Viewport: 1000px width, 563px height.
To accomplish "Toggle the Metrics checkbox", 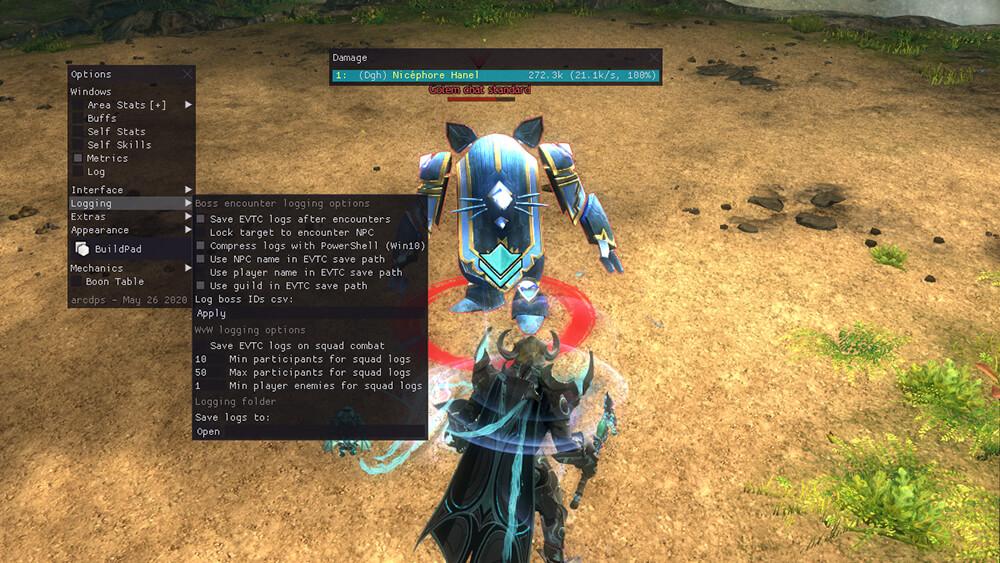I will 78,158.
